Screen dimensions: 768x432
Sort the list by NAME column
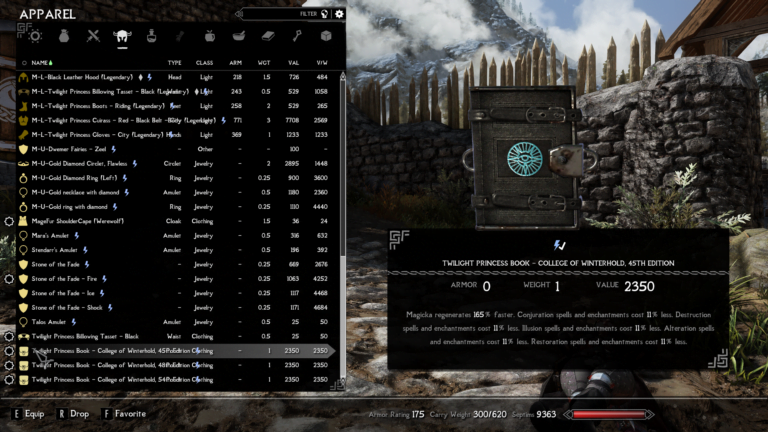[x=40, y=62]
